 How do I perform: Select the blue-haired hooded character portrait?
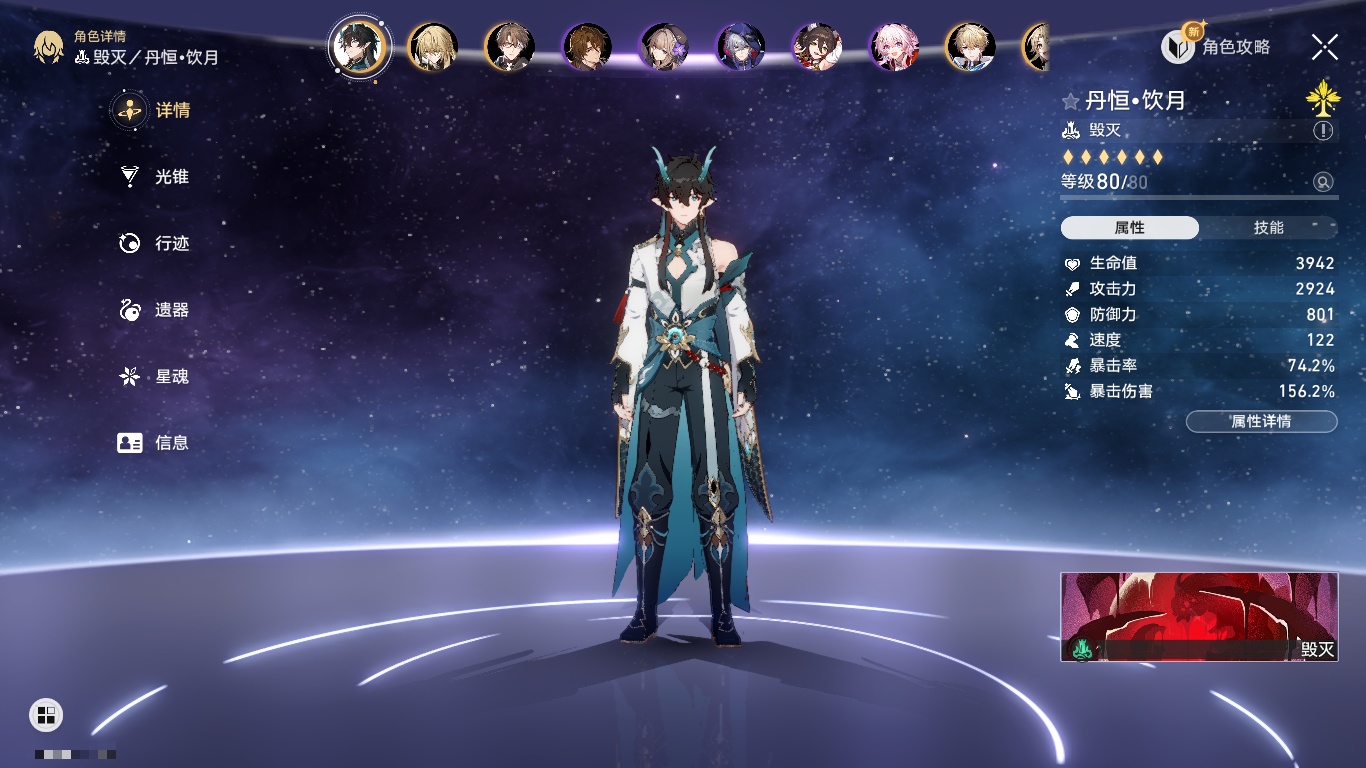pos(741,47)
